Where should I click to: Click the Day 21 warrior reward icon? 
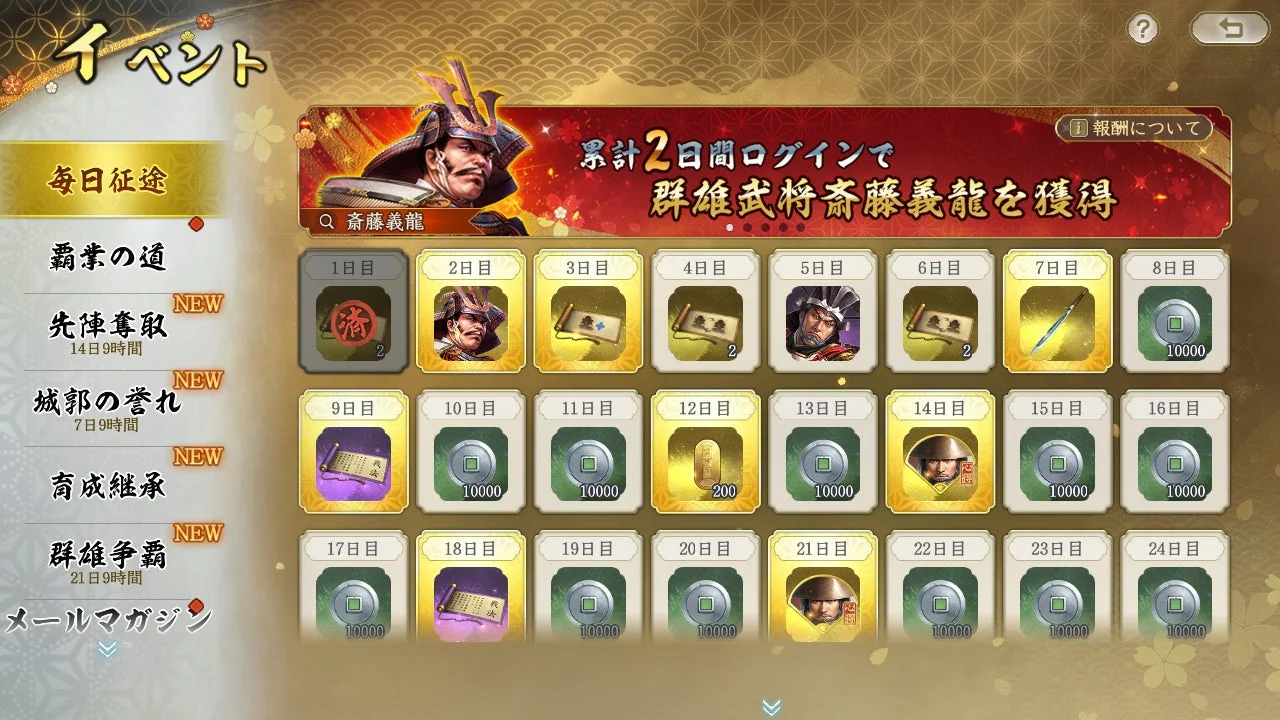[x=823, y=600]
